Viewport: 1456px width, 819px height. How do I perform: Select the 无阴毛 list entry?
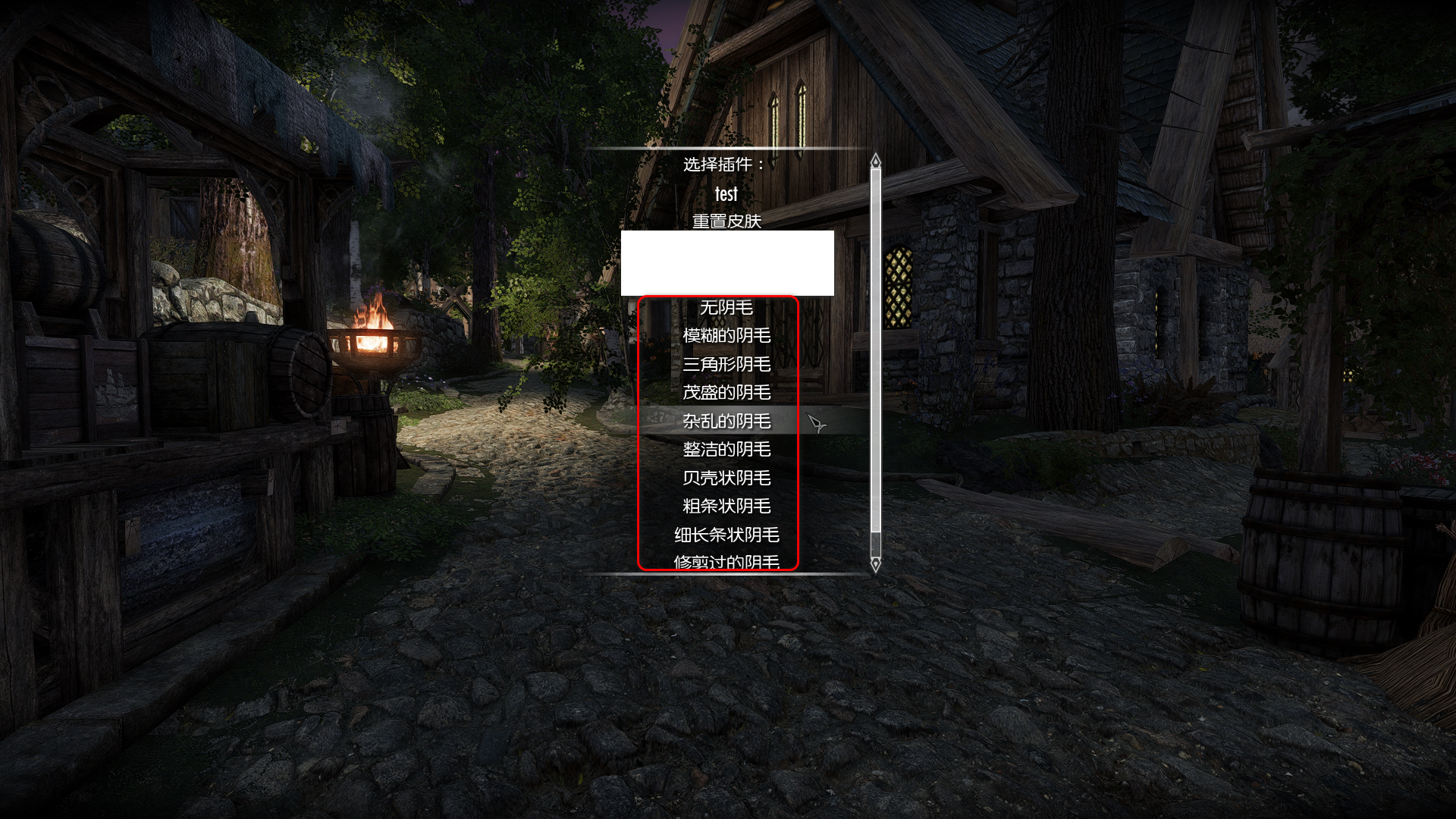[x=726, y=307]
